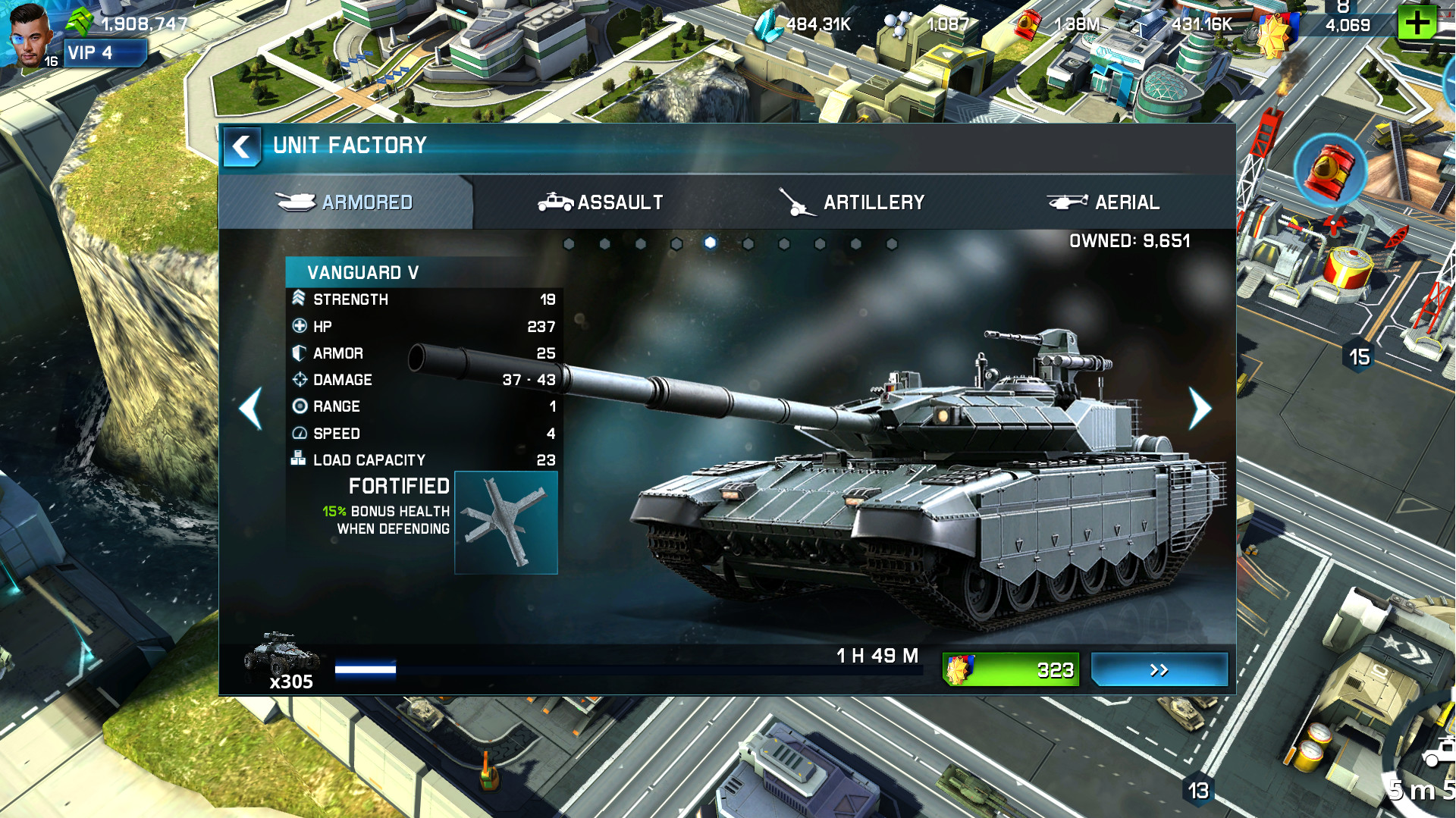Click the HP stat icon
Image resolution: width=1456 pixels, height=818 pixels.
298,326
